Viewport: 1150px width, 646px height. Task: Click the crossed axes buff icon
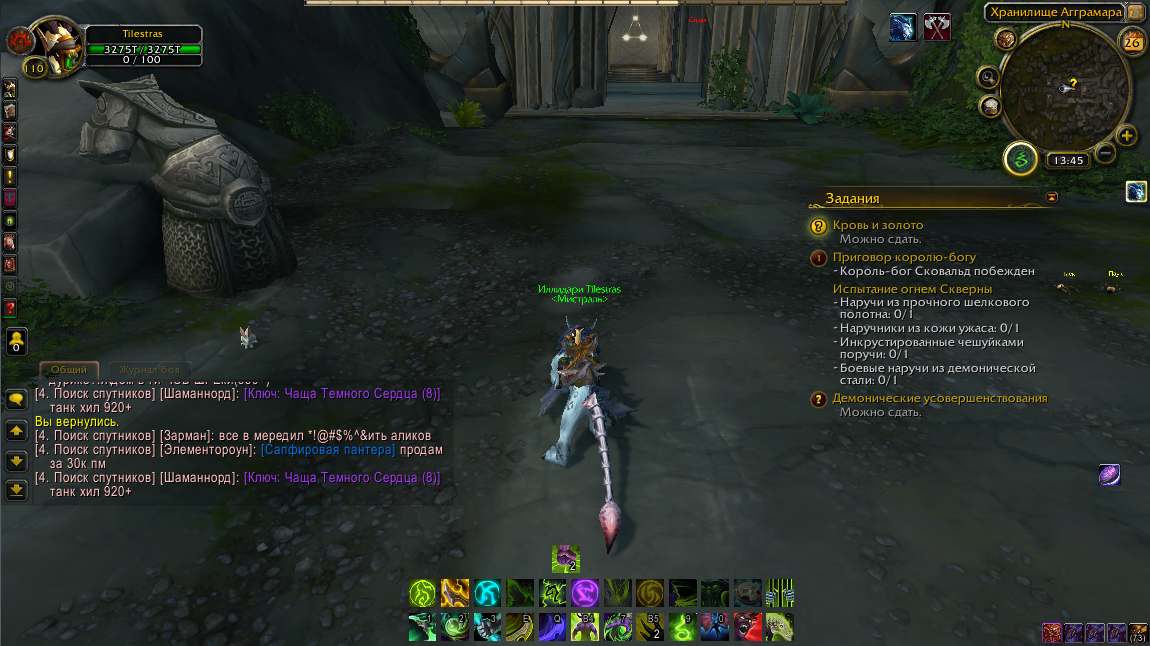tap(937, 27)
